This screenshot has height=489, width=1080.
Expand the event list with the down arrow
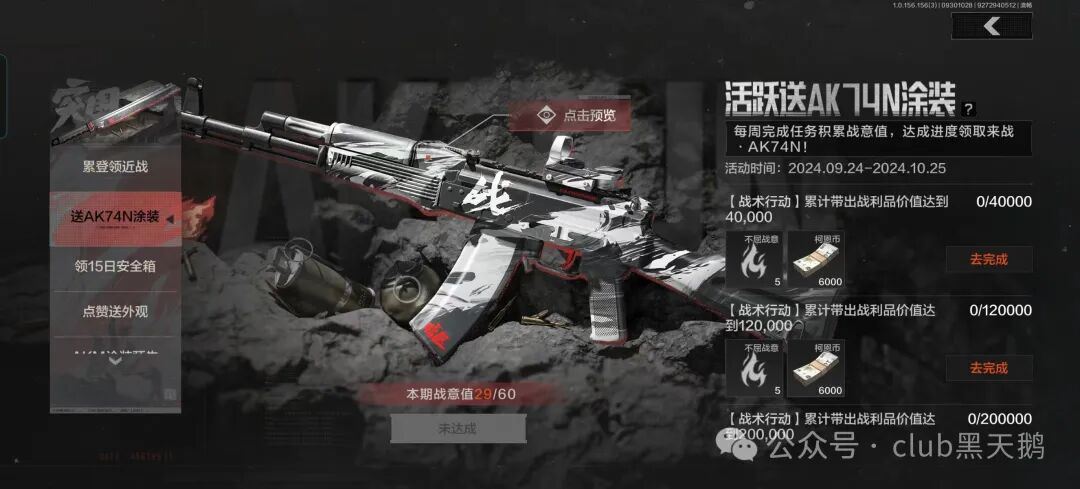(115, 360)
